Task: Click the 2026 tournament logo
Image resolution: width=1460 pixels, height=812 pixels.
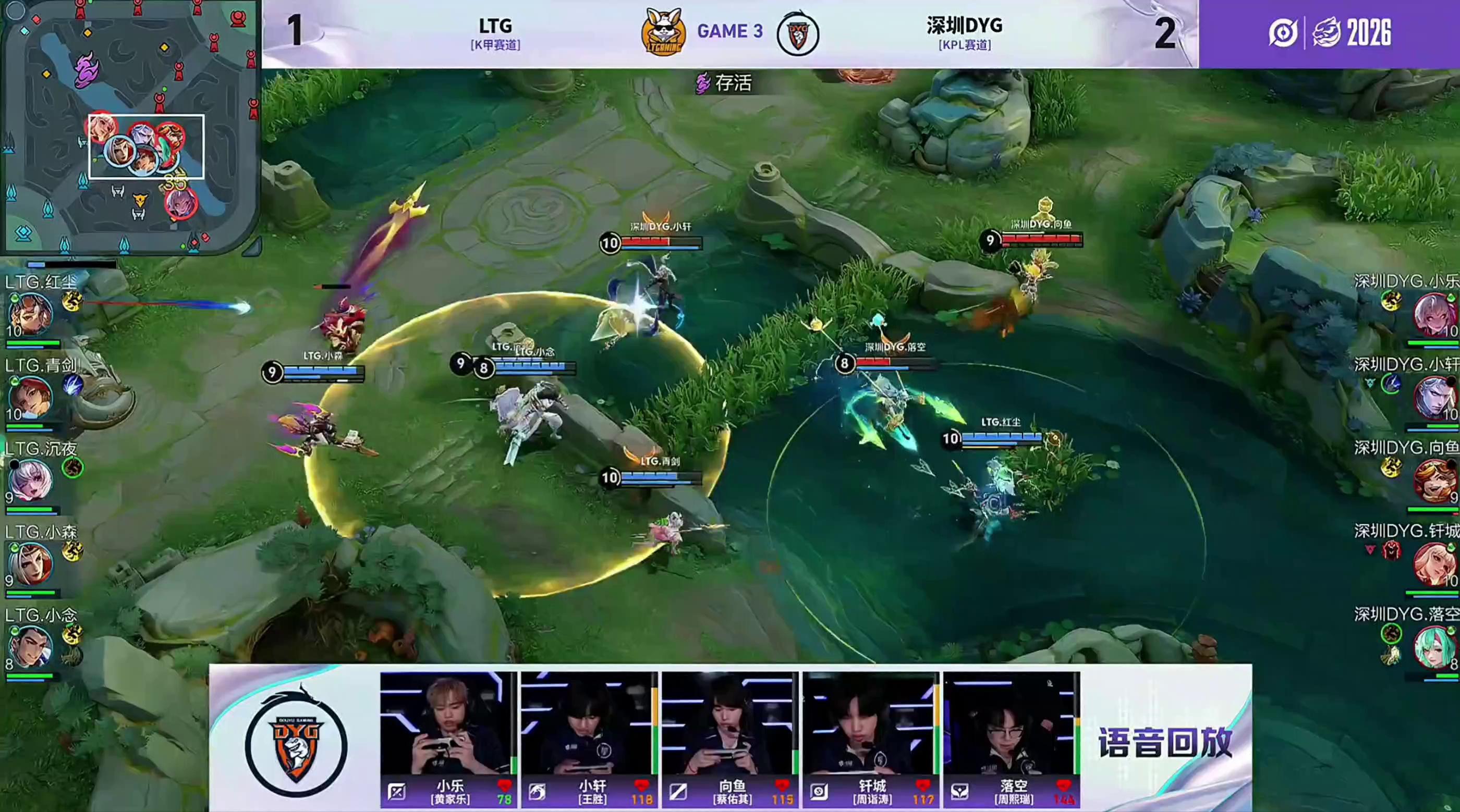Action: click(x=1329, y=32)
